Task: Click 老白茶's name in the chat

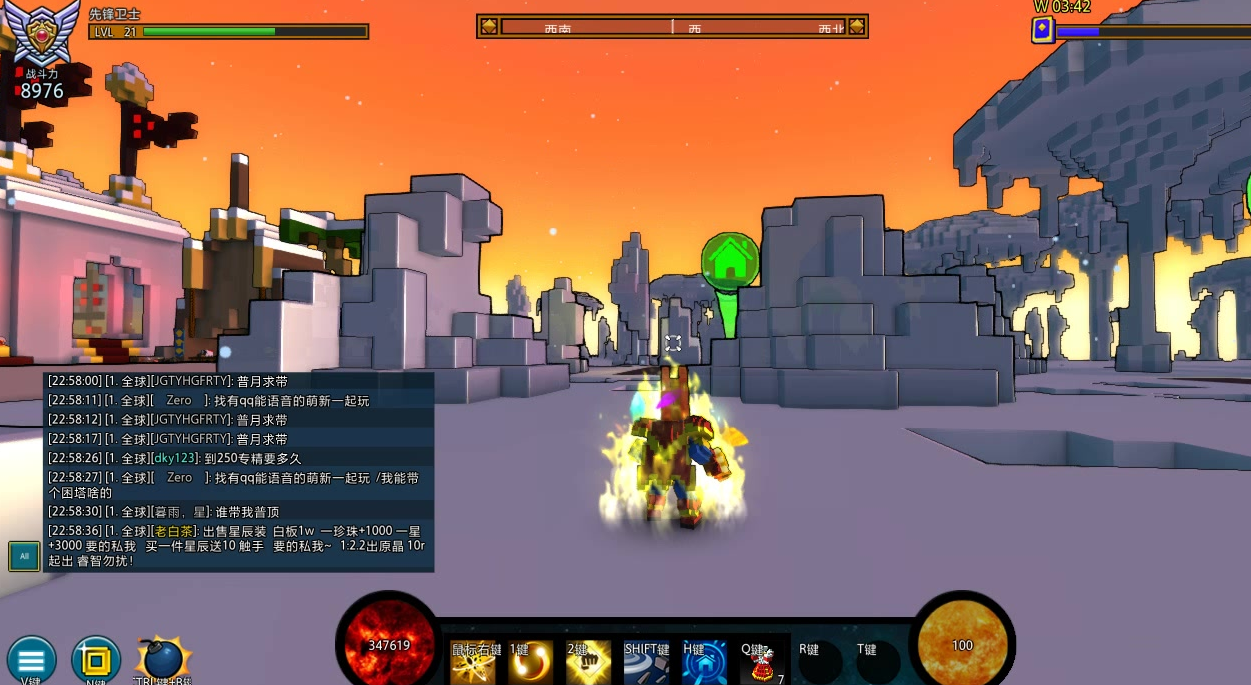Action: (x=173, y=531)
